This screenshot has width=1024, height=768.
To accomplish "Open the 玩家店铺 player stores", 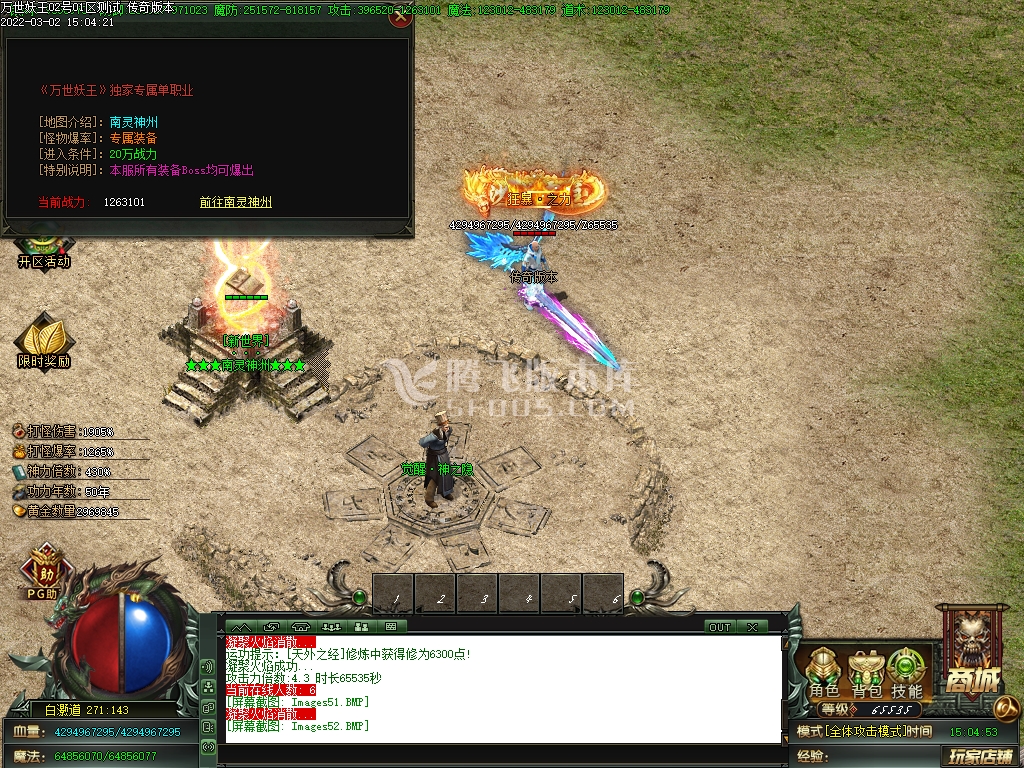I will (980, 756).
